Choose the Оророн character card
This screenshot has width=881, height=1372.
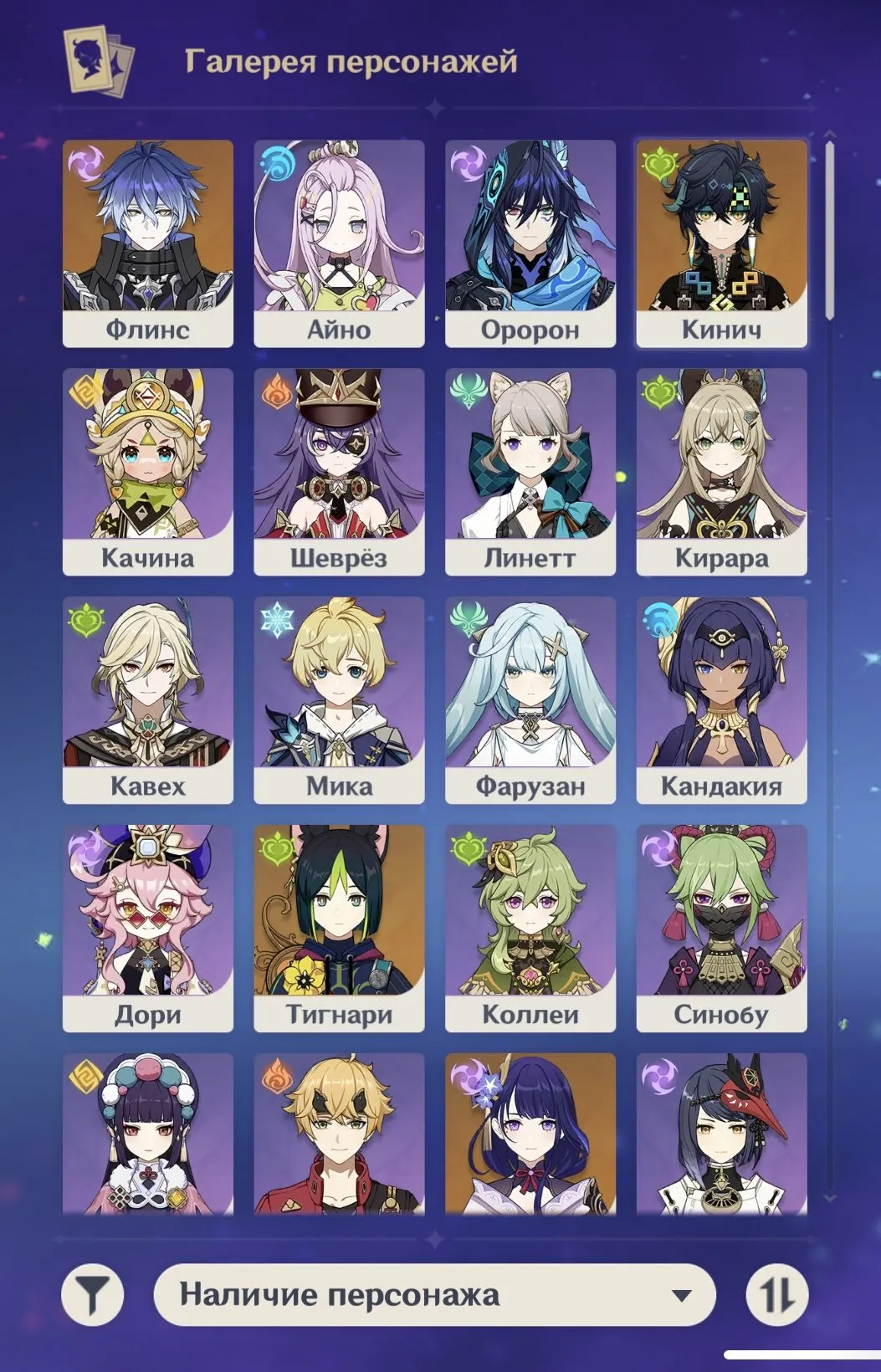530,243
